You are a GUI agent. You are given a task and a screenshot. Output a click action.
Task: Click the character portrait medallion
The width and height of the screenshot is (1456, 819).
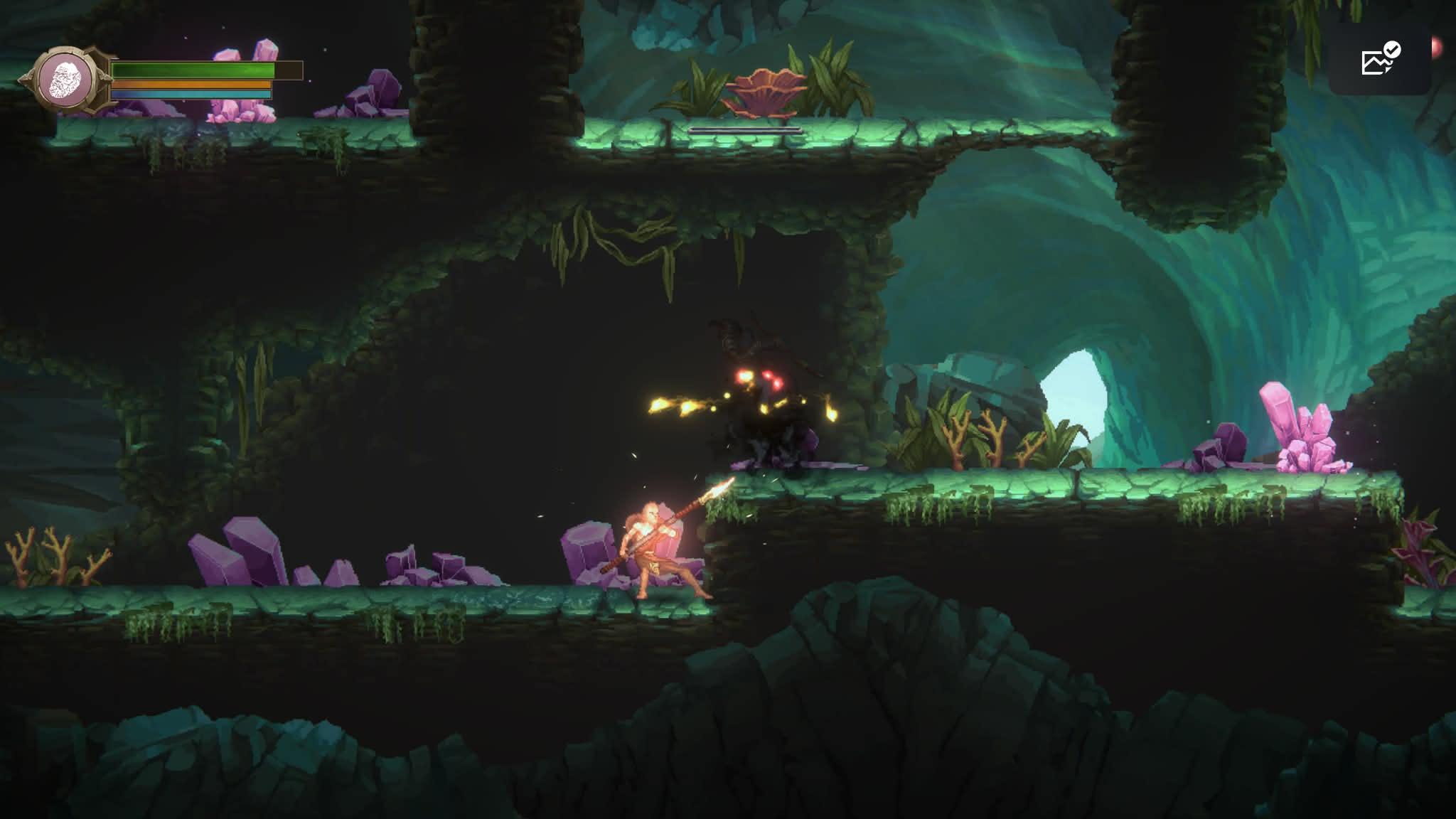(x=66, y=77)
